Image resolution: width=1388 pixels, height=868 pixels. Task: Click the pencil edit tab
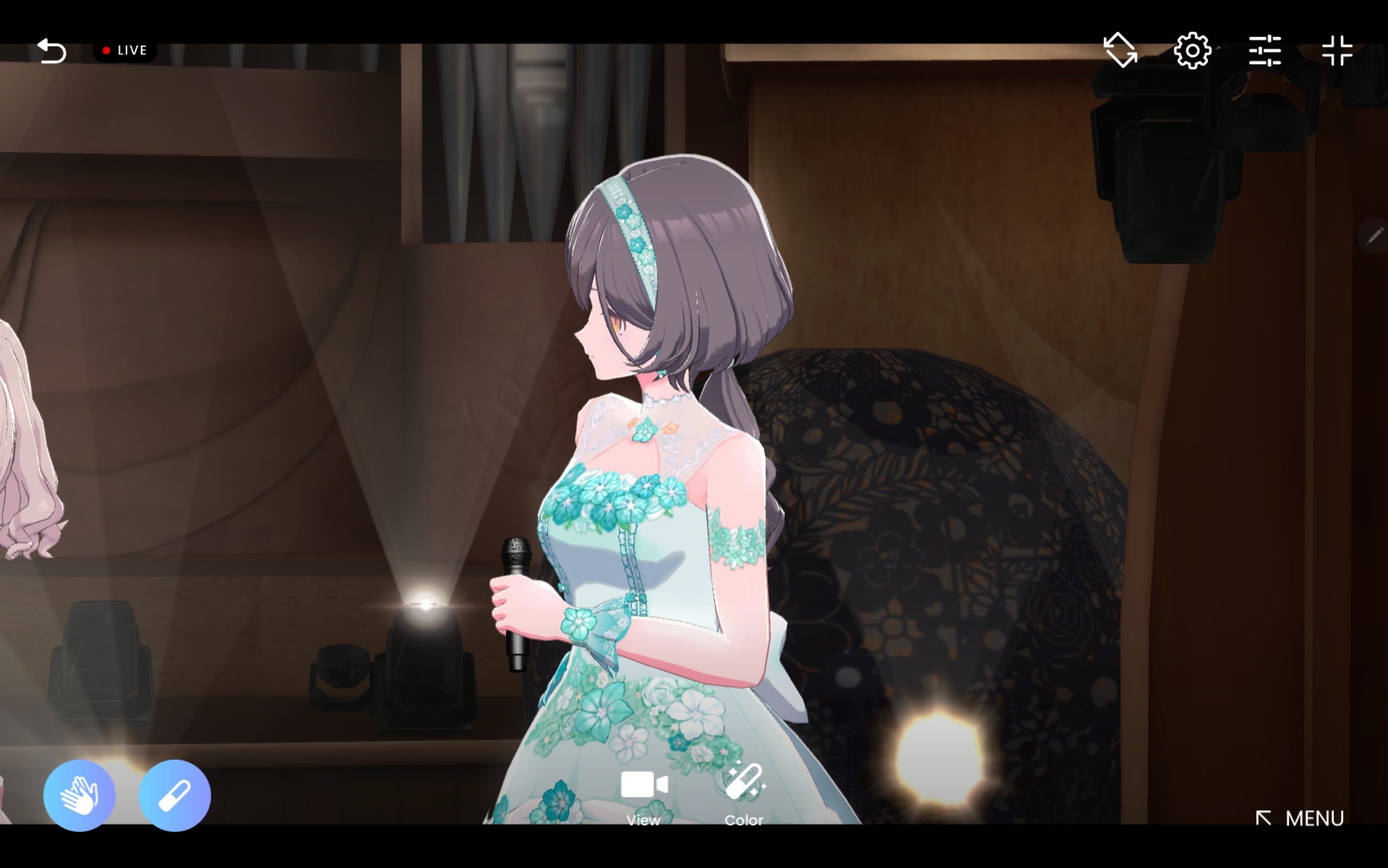1375,235
